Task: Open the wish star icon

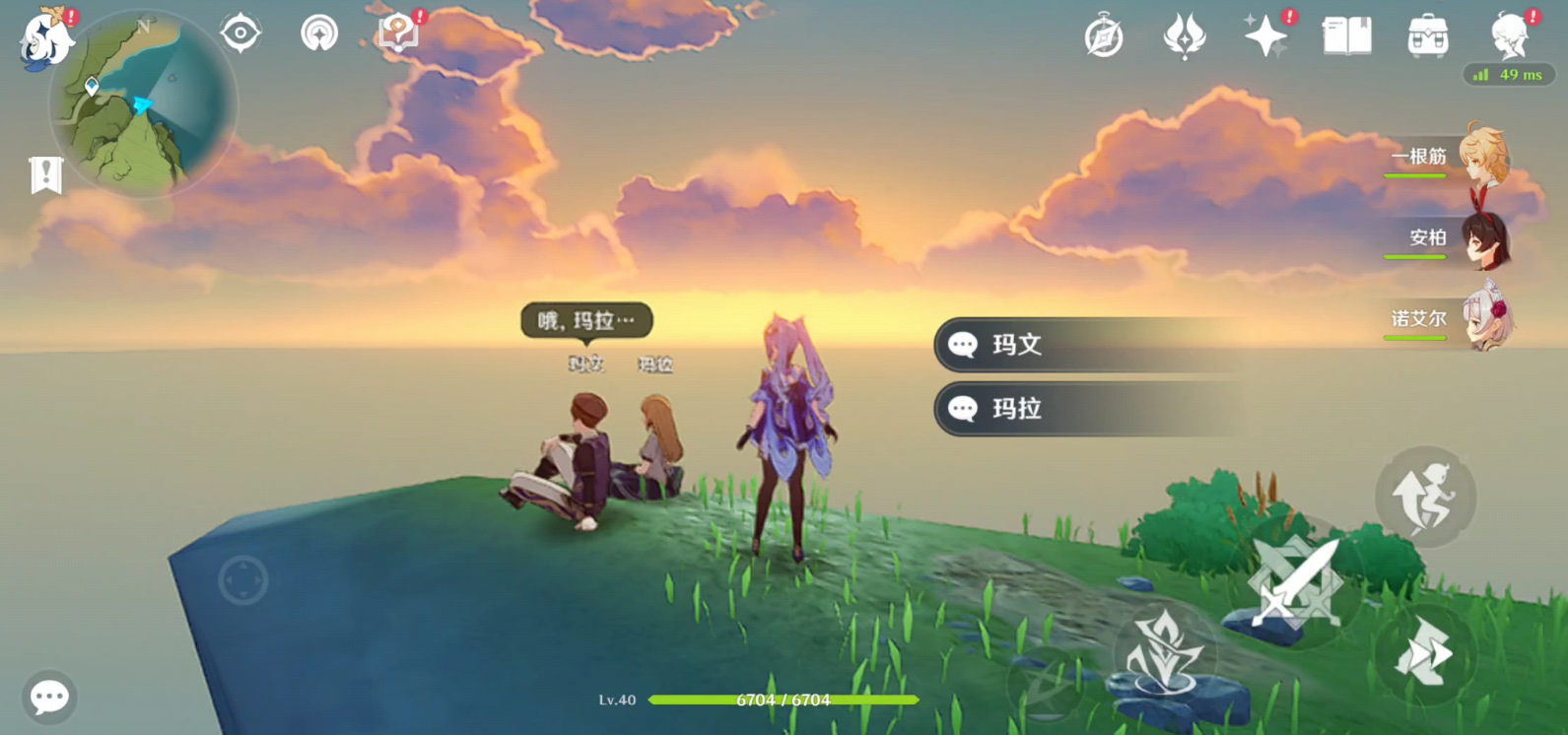Action: tap(1265, 37)
